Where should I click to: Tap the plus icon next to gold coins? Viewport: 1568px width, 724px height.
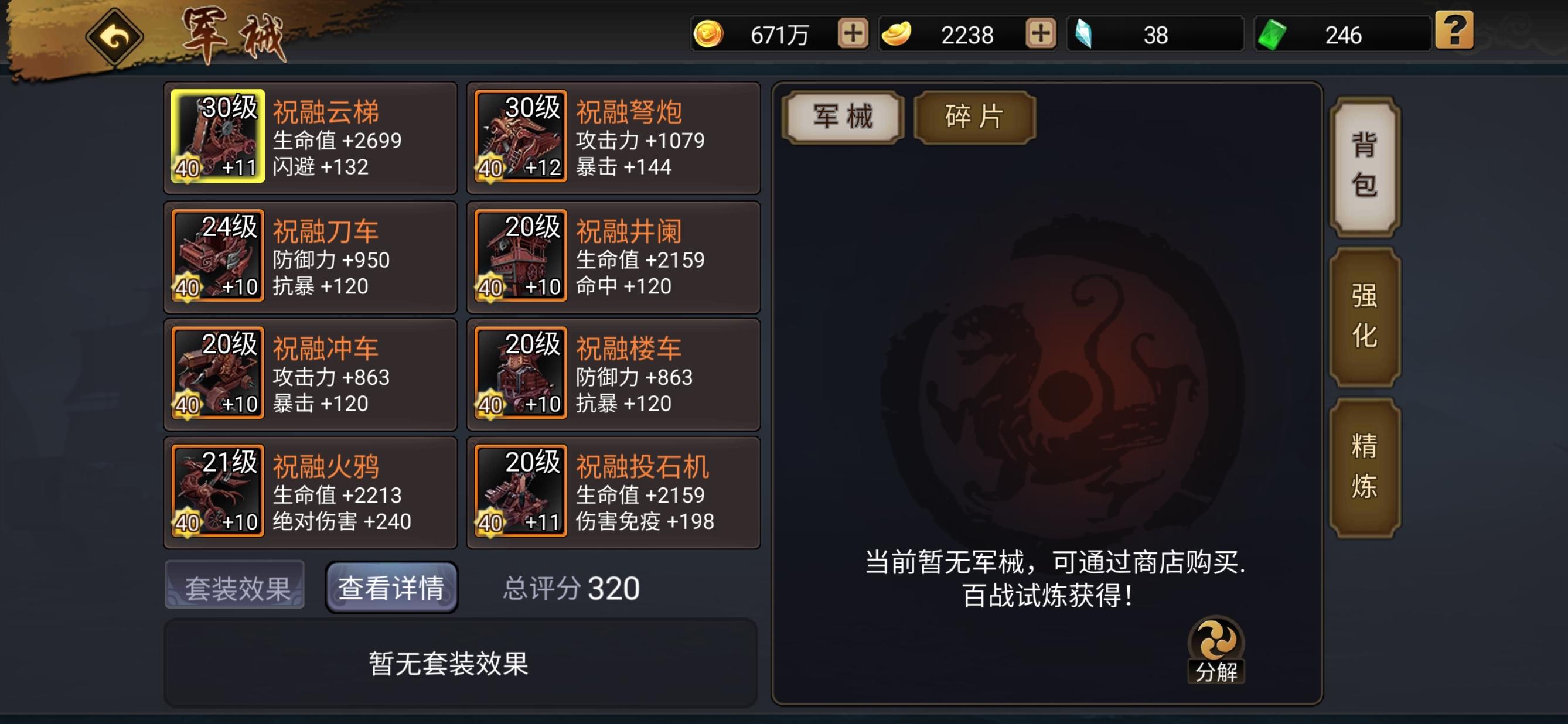tap(852, 35)
